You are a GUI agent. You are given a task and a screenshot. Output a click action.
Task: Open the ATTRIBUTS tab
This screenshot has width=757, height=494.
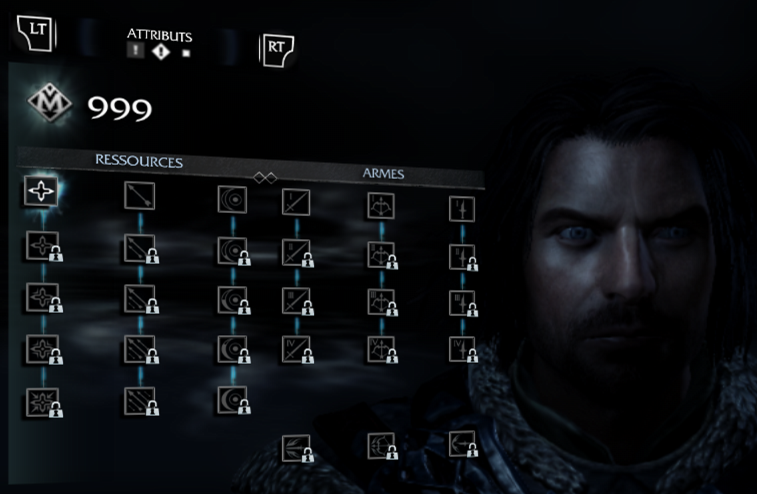coord(159,36)
